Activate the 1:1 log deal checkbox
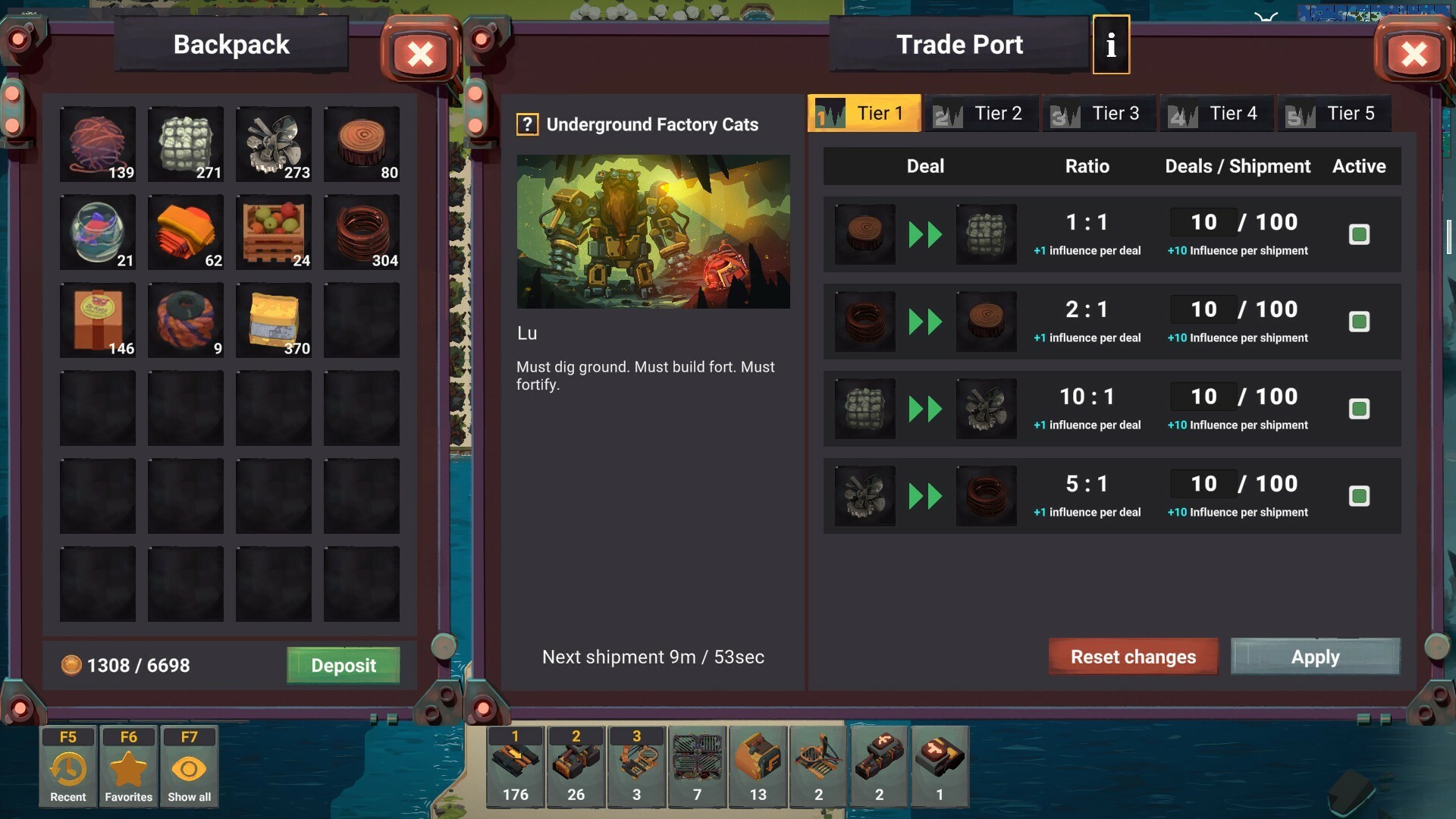The height and width of the screenshot is (819, 1456). [x=1360, y=234]
